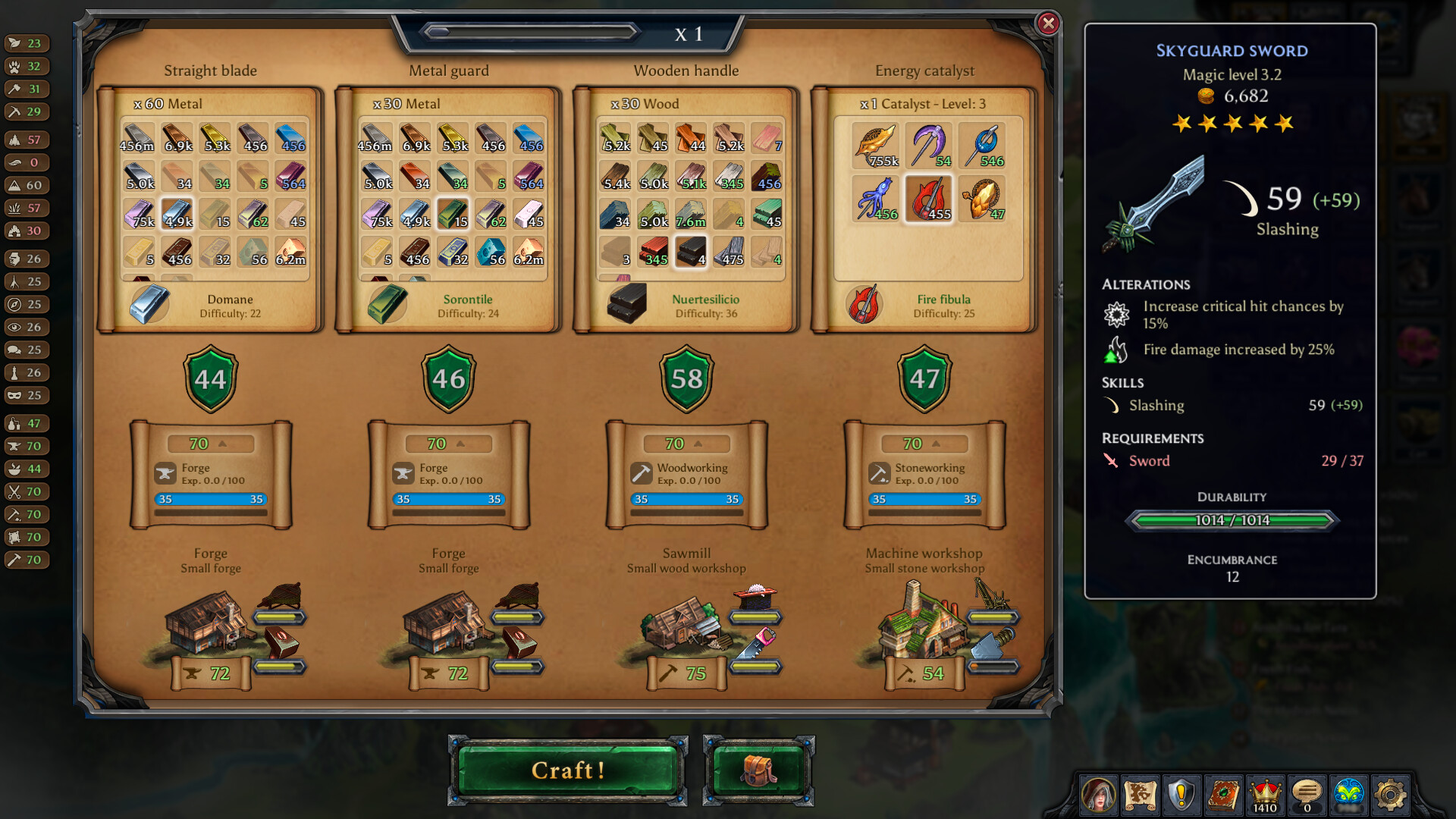The height and width of the screenshot is (819, 1456).
Task: Switch to the Metal guard section
Action: coord(448,70)
